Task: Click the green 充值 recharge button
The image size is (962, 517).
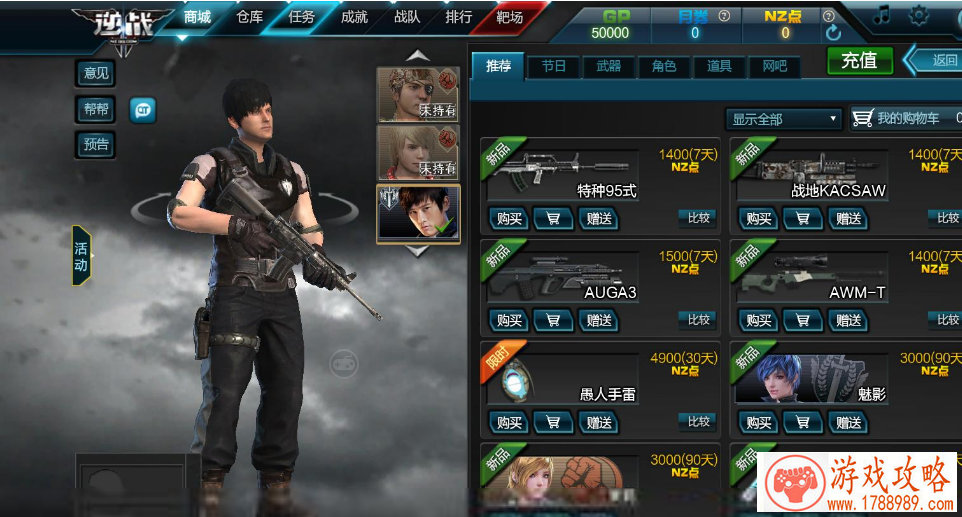Action: pos(859,60)
